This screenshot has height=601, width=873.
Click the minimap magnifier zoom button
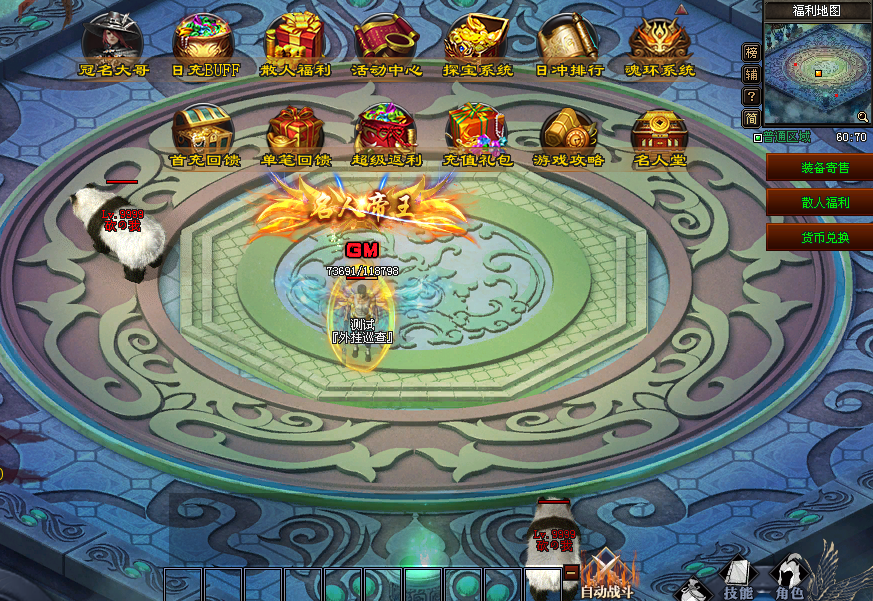point(862,117)
